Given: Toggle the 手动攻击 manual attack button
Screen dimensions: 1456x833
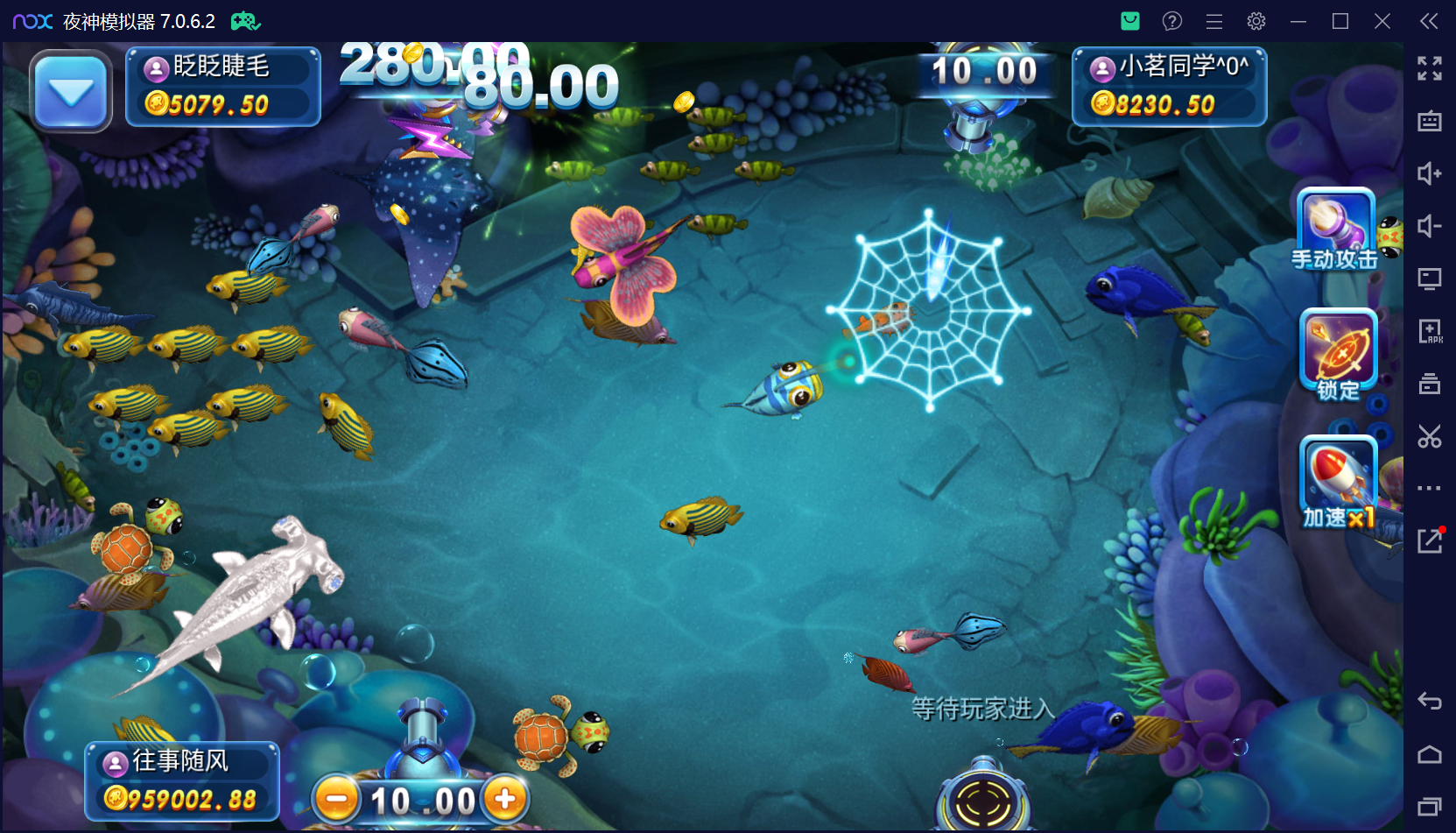Looking at the screenshot, I should pos(1335,228).
